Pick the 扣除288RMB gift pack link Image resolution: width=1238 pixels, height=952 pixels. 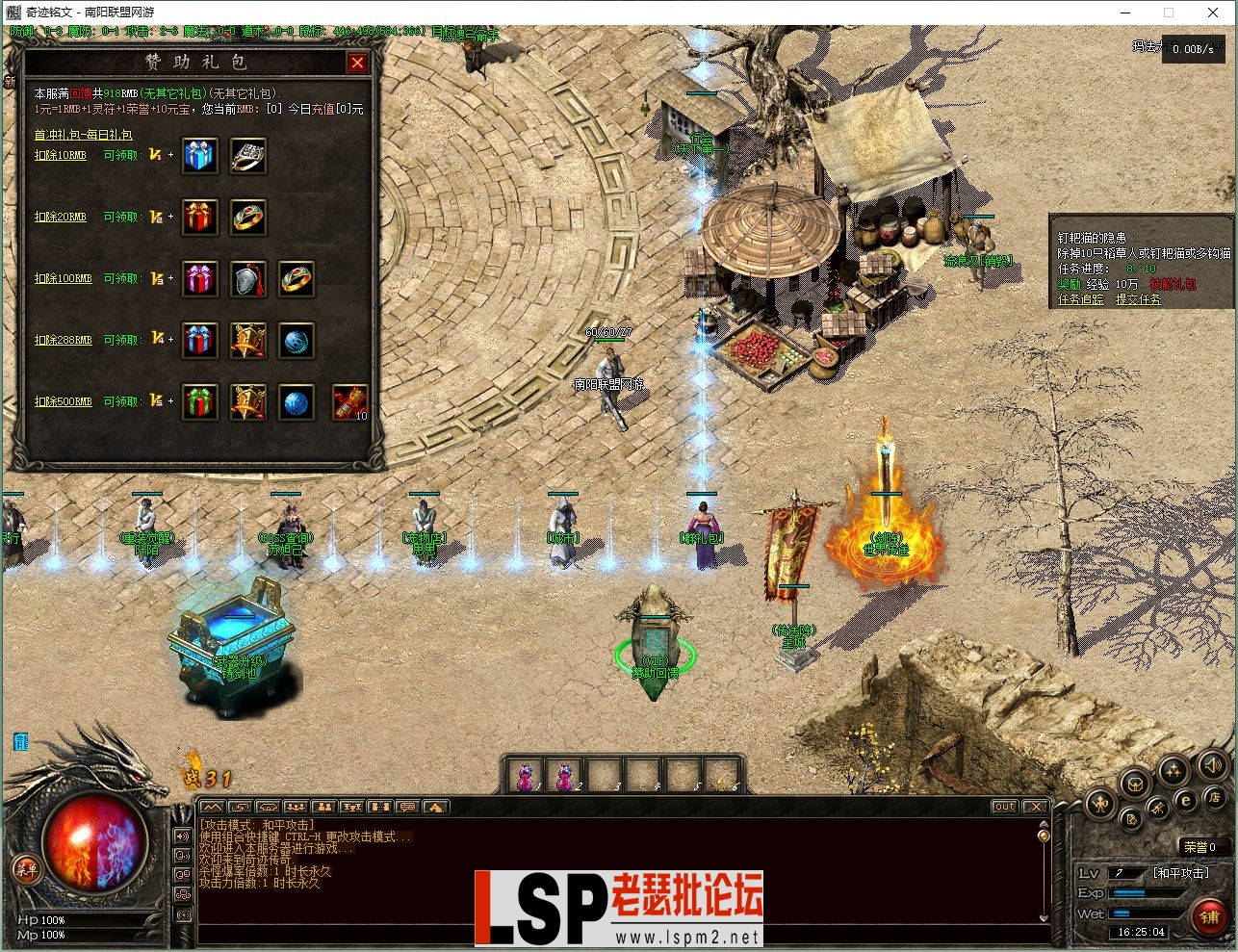pyautogui.click(x=64, y=340)
